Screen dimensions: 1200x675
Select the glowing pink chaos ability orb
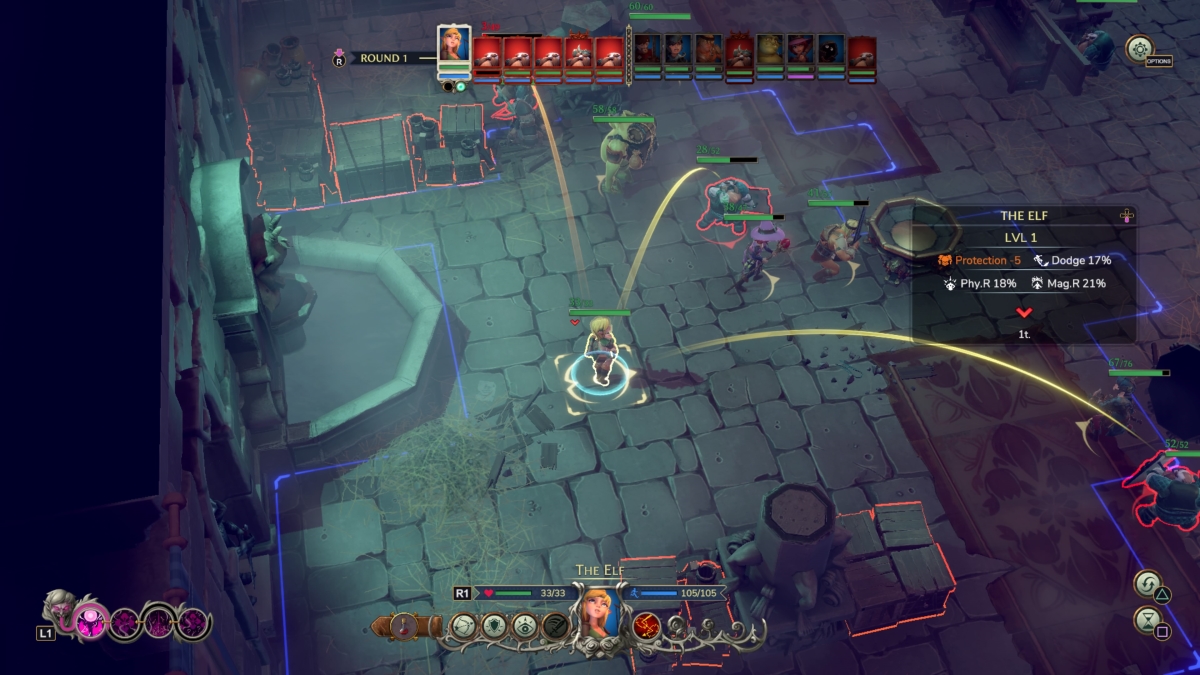(91, 624)
